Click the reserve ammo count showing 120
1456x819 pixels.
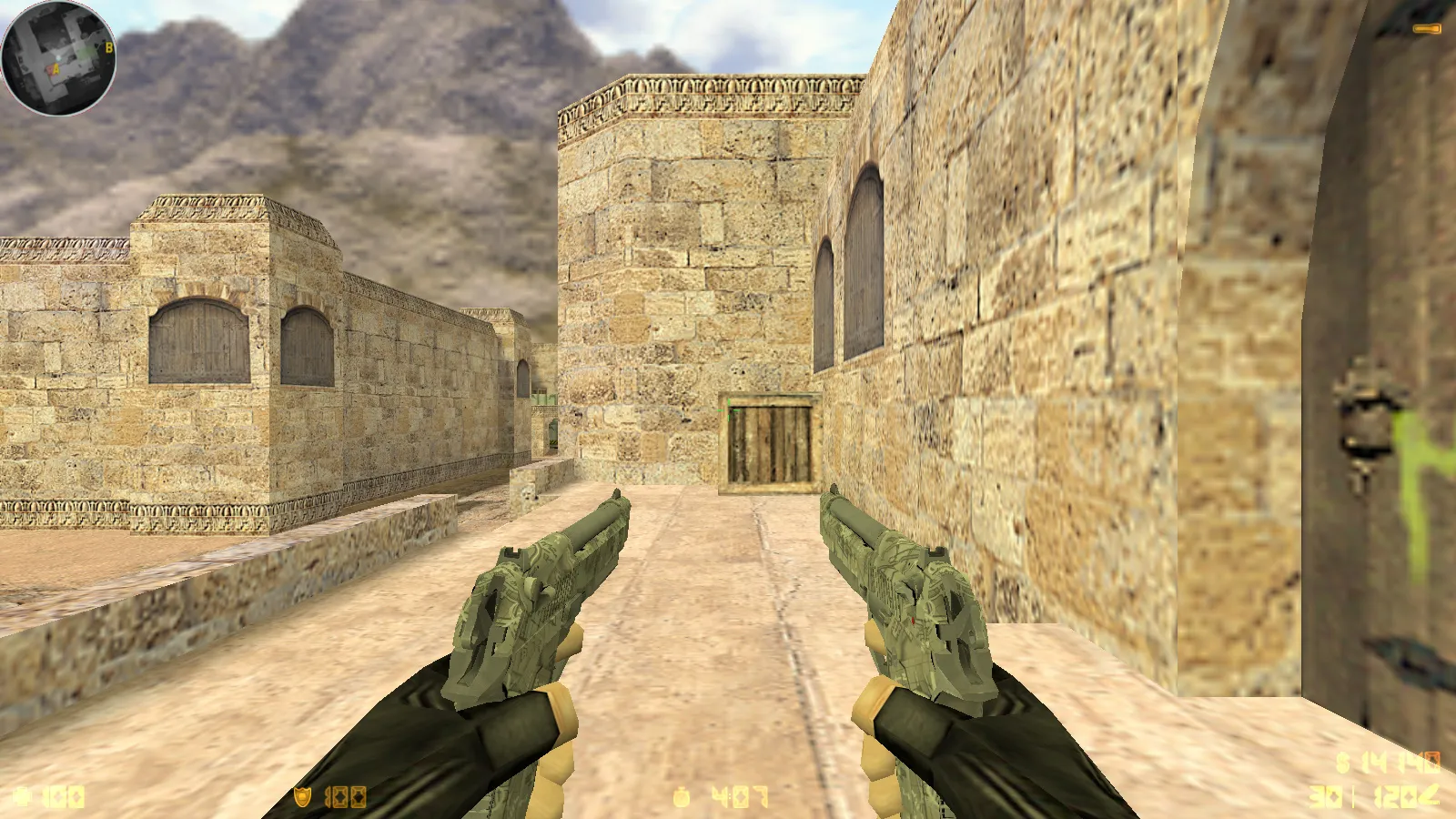point(1395,795)
